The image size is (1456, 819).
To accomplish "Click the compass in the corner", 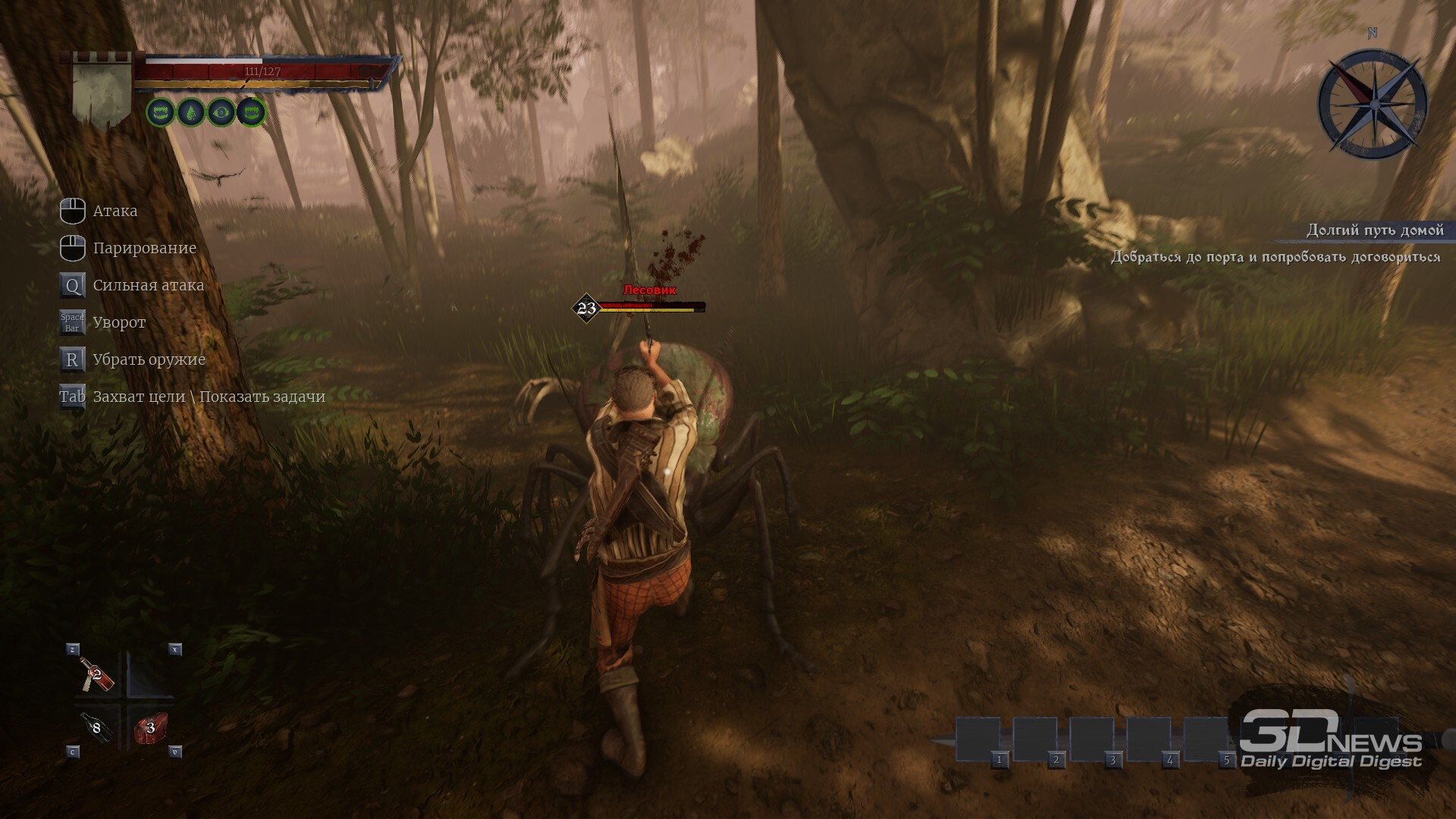I will (1373, 103).
